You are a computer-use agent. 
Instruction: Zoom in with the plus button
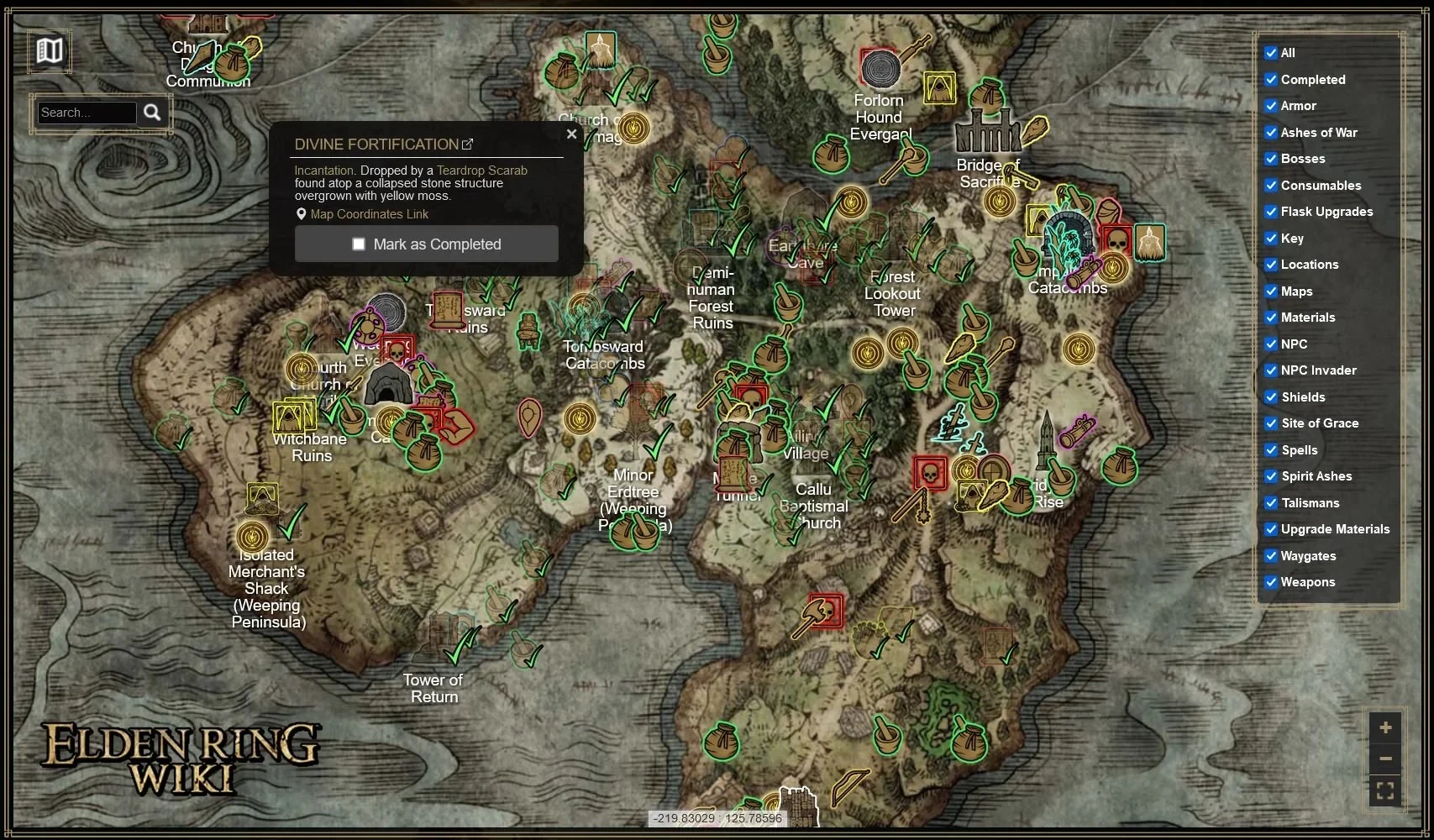point(1385,727)
